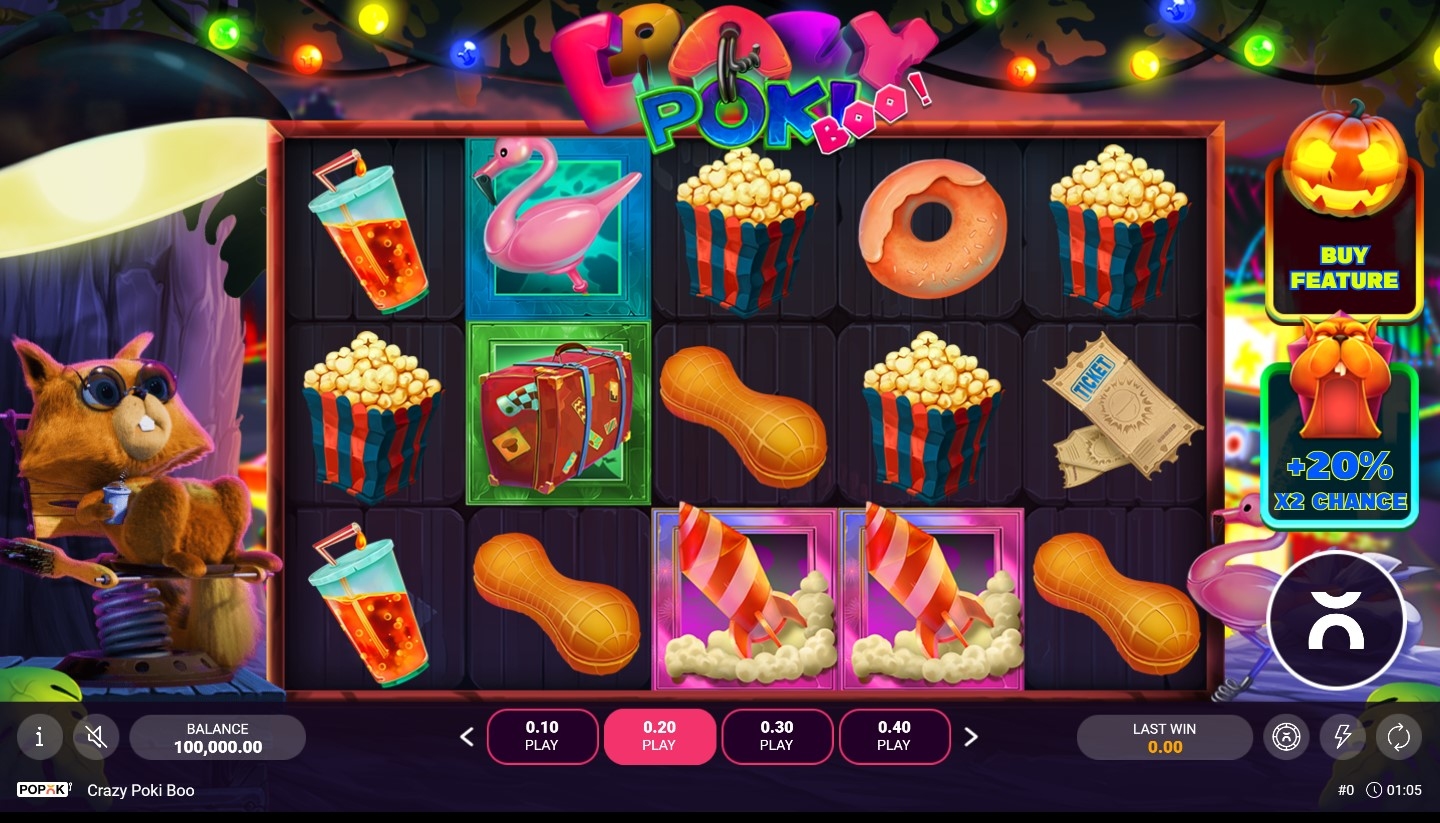Start autoplay with circular arrows icon

coord(1398,738)
